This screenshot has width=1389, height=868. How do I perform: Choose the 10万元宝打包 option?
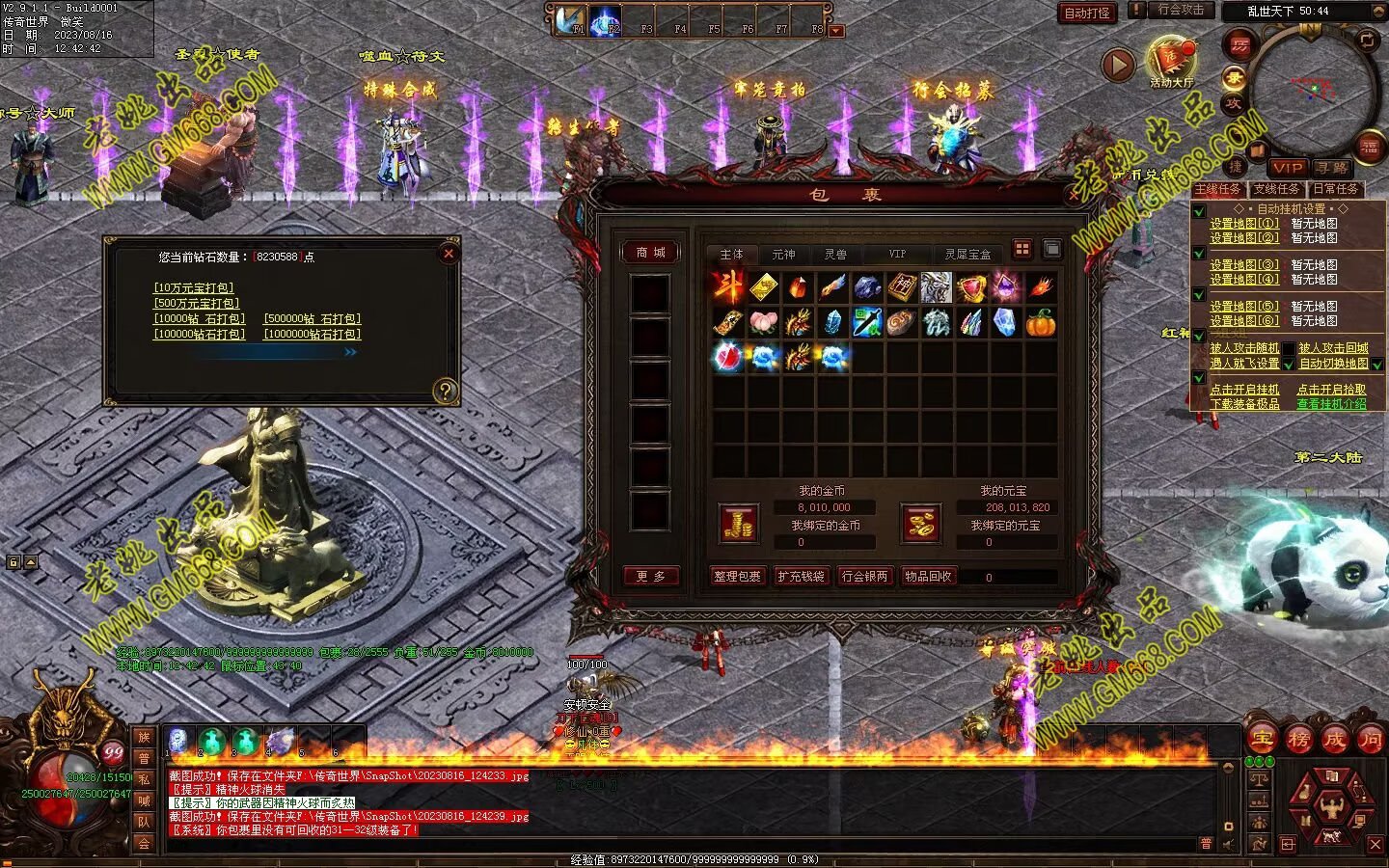click(x=194, y=287)
